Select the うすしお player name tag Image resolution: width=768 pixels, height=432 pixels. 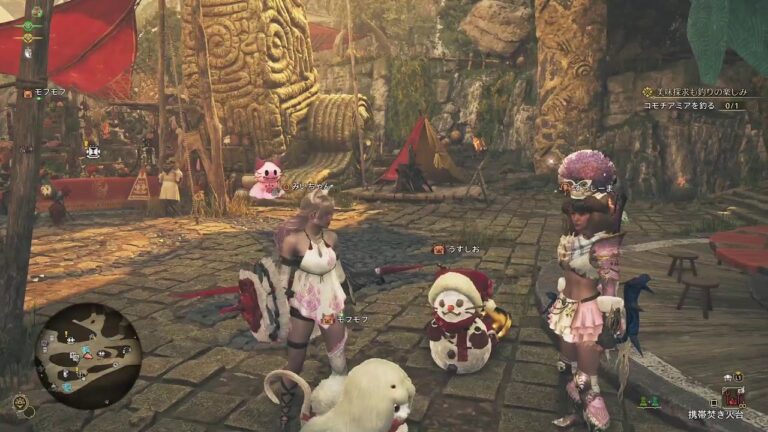pos(461,249)
